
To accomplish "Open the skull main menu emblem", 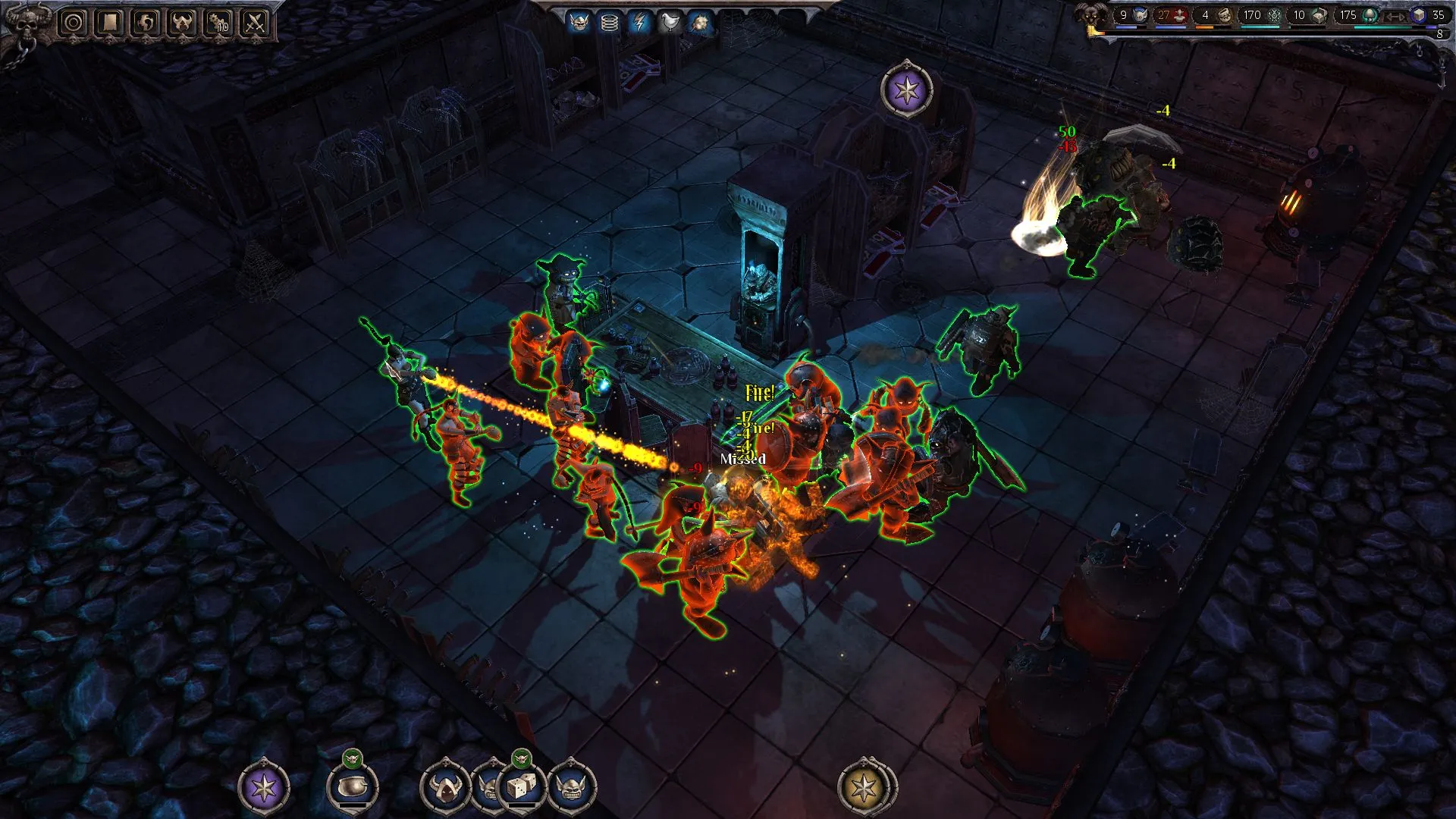I will tap(27, 23).
